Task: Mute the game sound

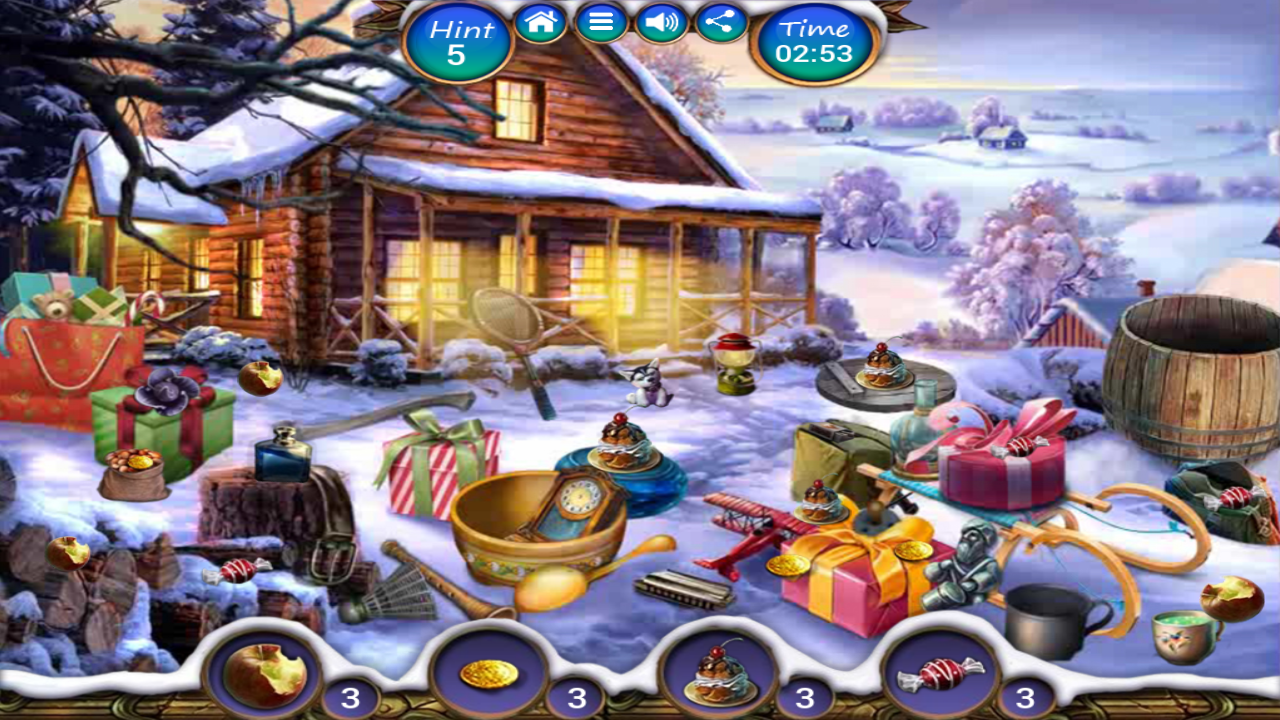Action: (x=662, y=22)
